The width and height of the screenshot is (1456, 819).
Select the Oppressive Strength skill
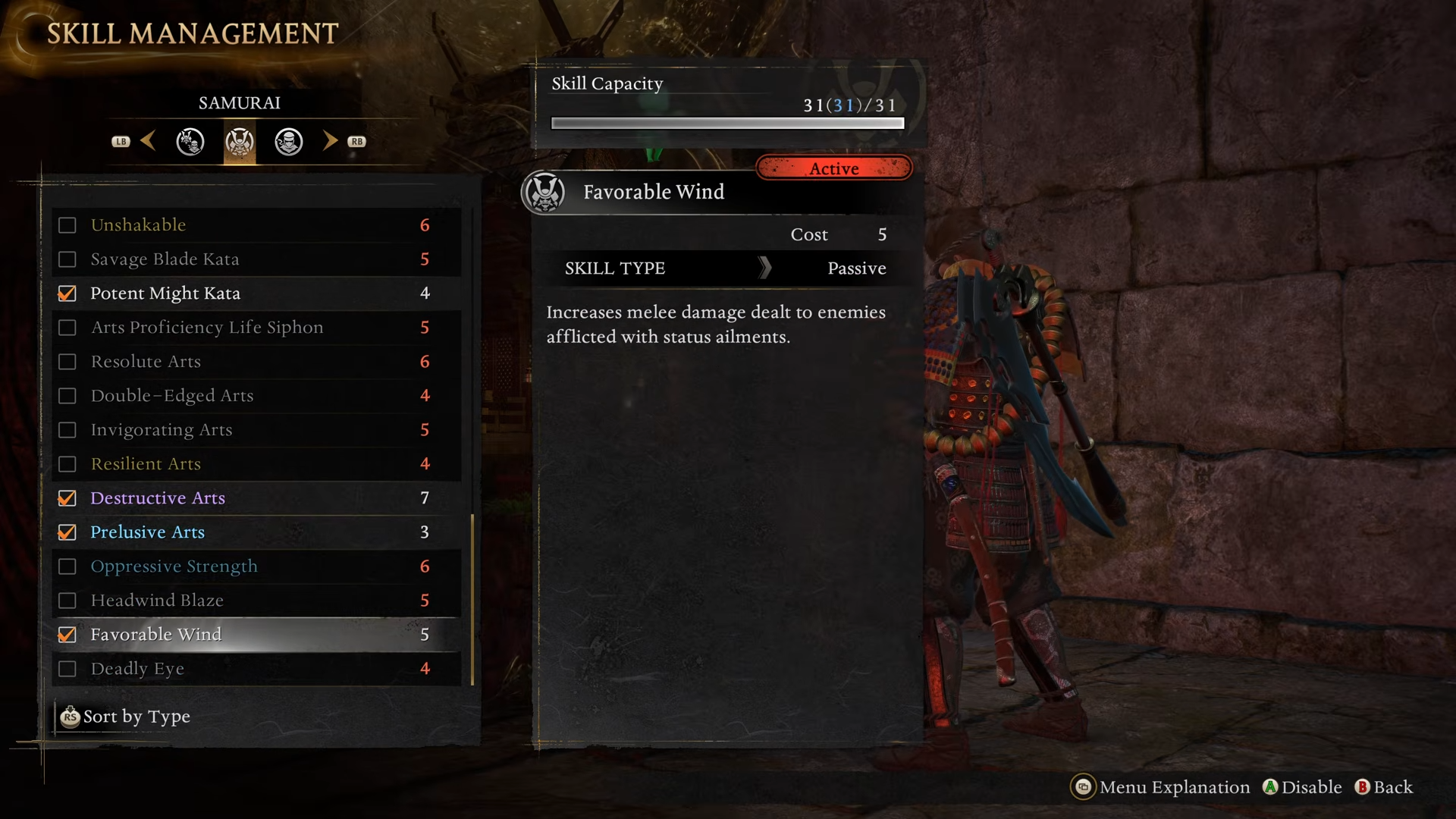point(174,566)
